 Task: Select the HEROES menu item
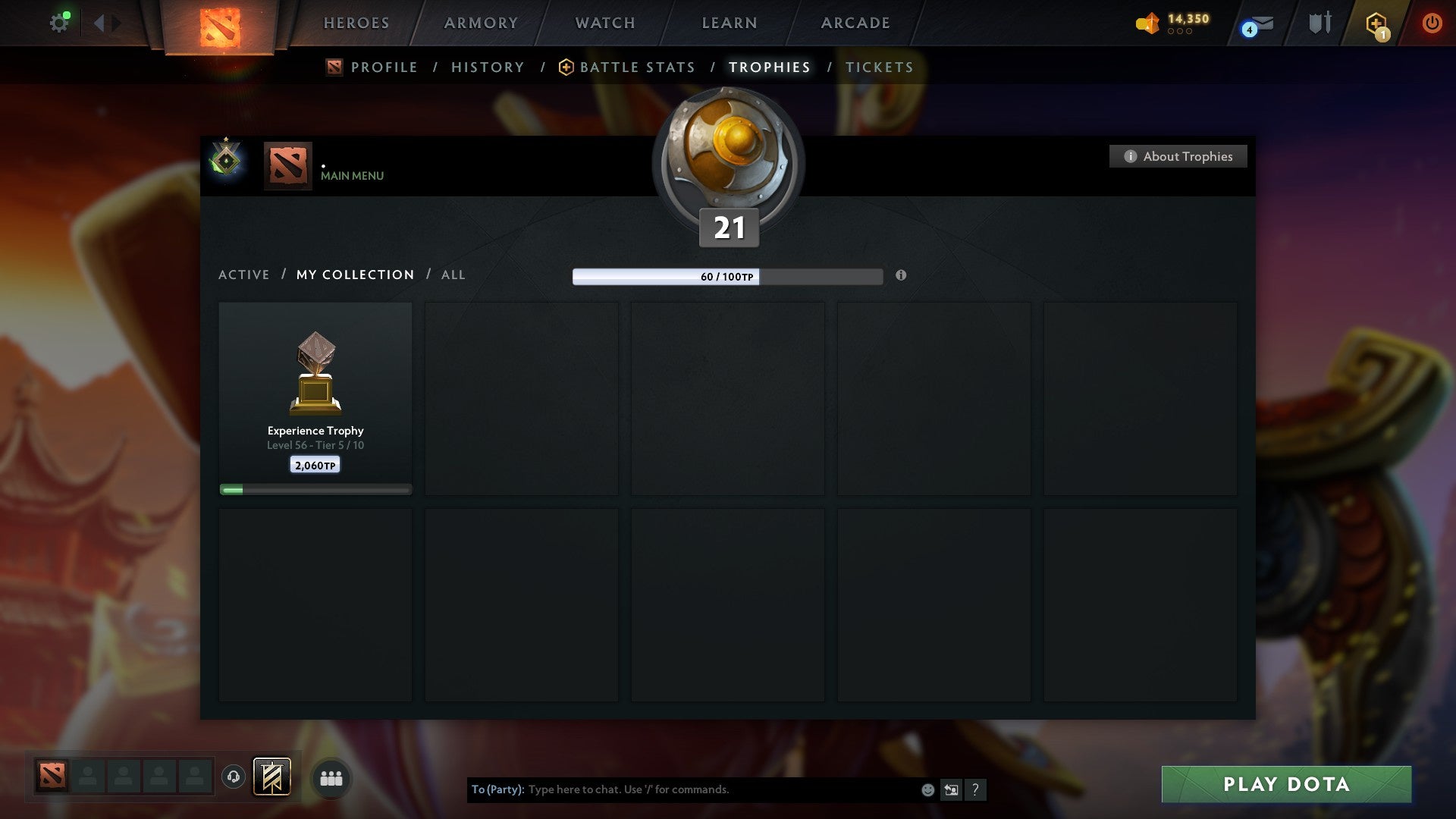tap(356, 23)
